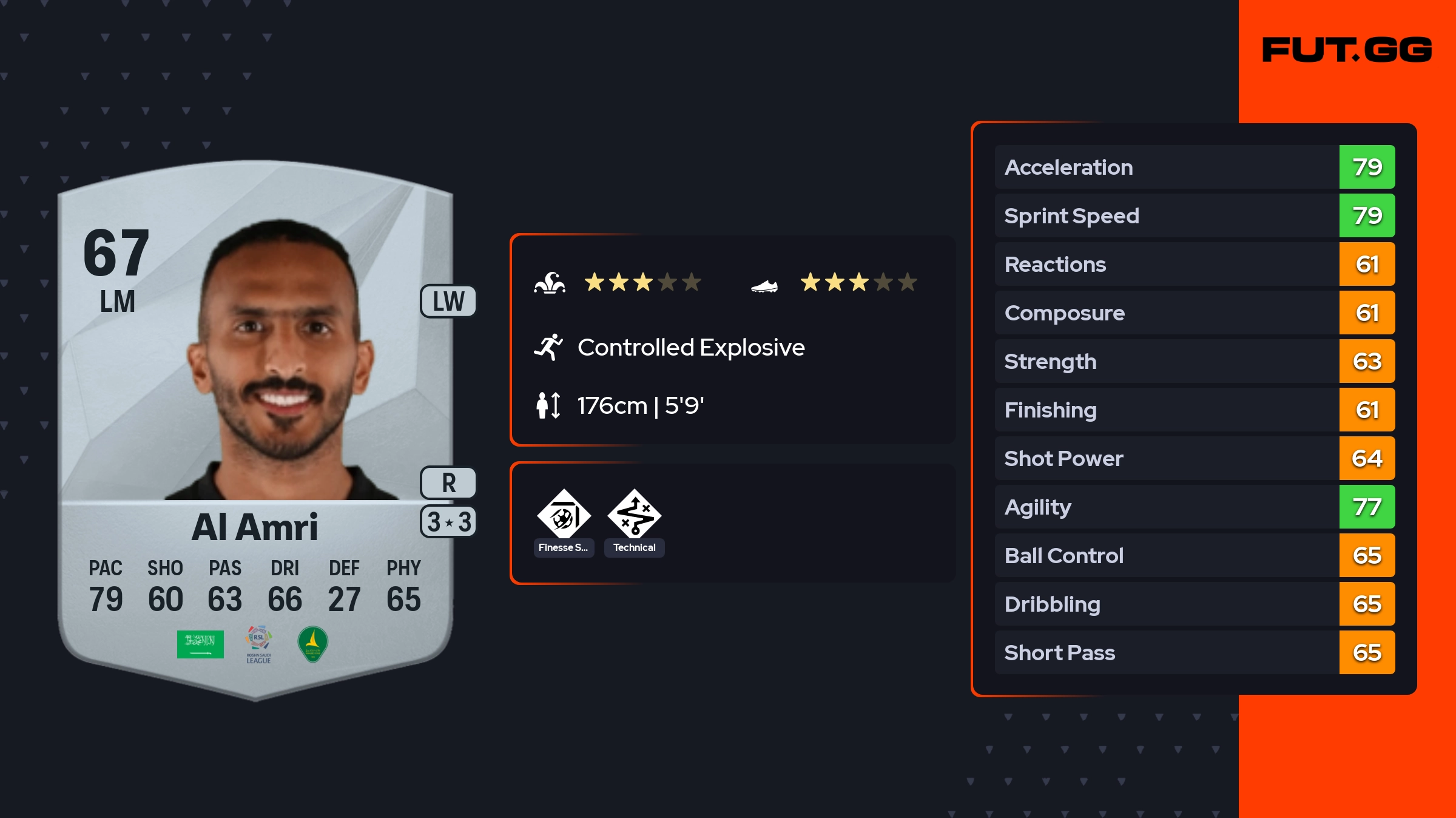This screenshot has width=1456, height=818.
Task: Open the Technical playstyle icon
Action: [x=634, y=516]
